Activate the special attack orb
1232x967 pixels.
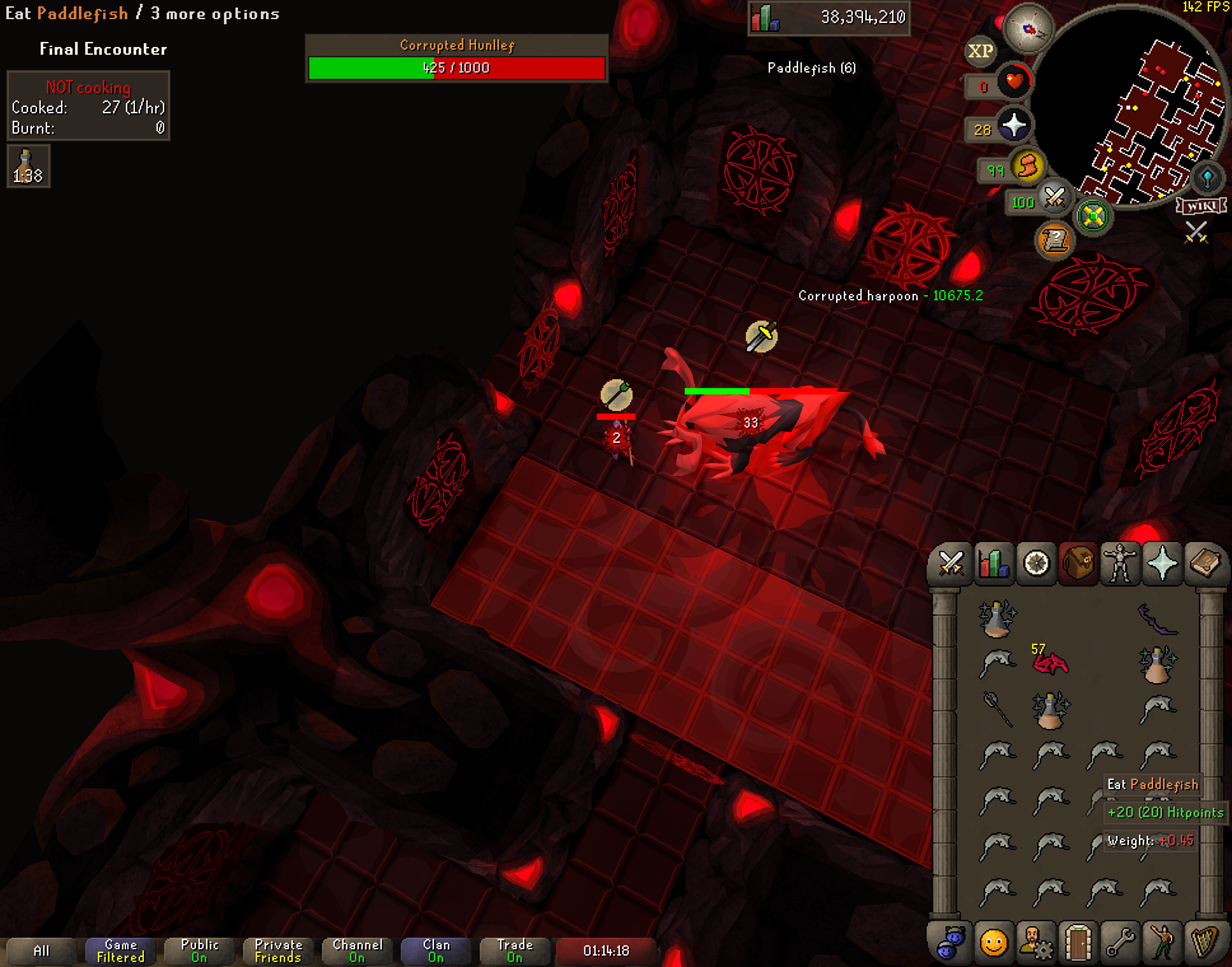tap(1054, 198)
